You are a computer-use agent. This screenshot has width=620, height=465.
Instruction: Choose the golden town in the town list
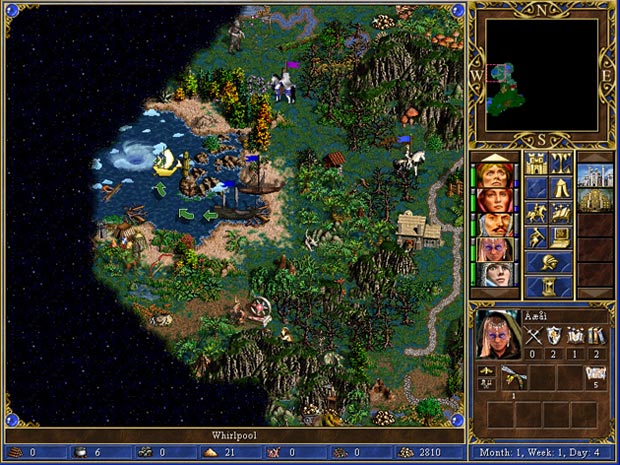tap(596, 200)
